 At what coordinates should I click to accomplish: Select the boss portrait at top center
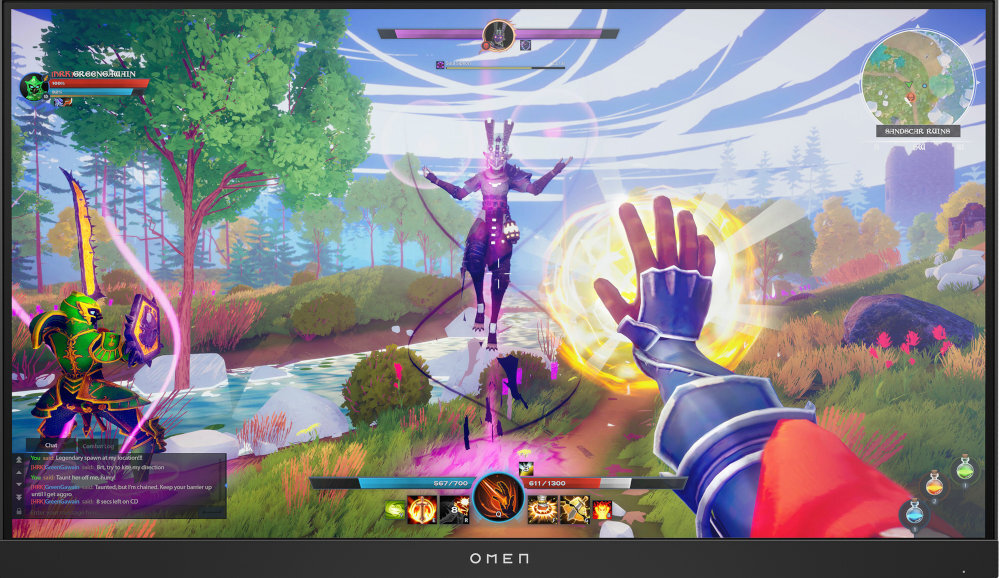pos(497,36)
